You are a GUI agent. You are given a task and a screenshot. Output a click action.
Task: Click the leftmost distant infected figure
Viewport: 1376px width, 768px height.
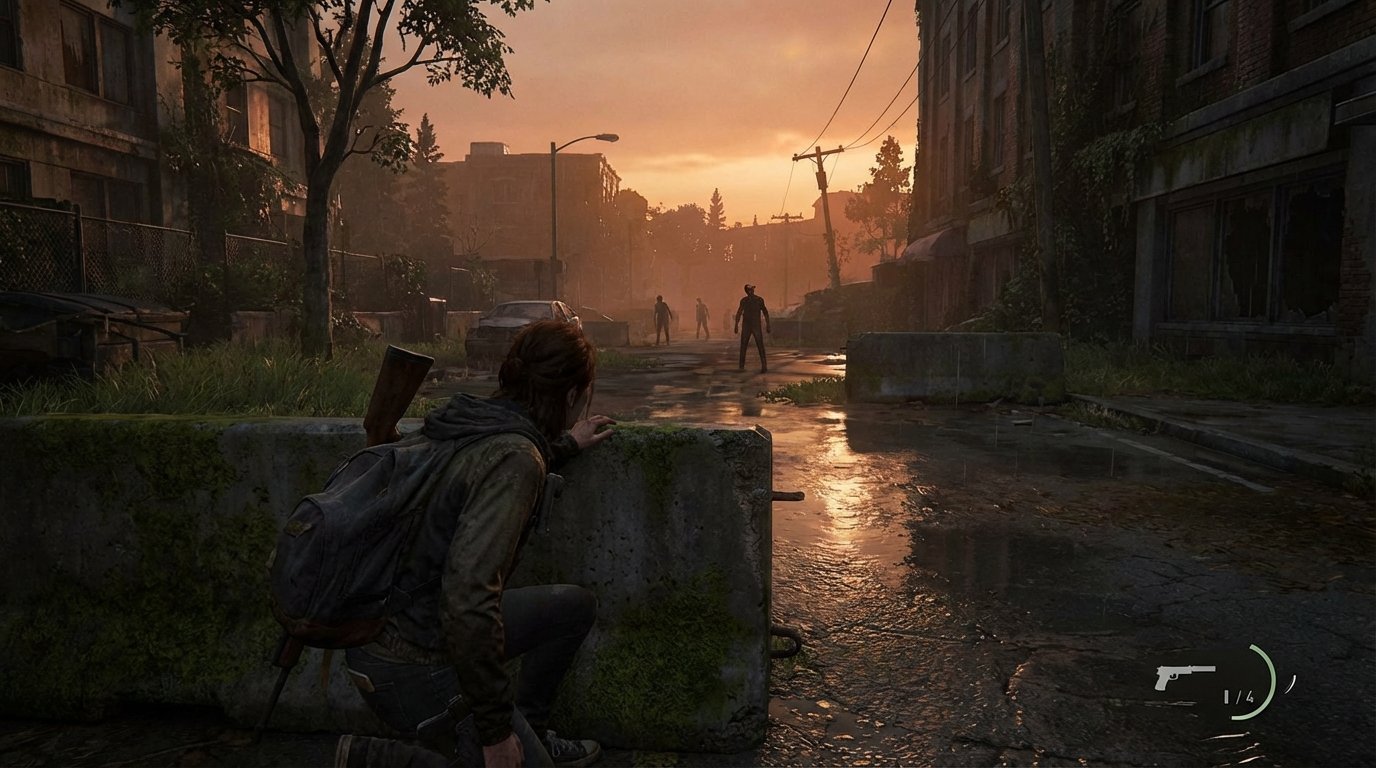[660, 315]
